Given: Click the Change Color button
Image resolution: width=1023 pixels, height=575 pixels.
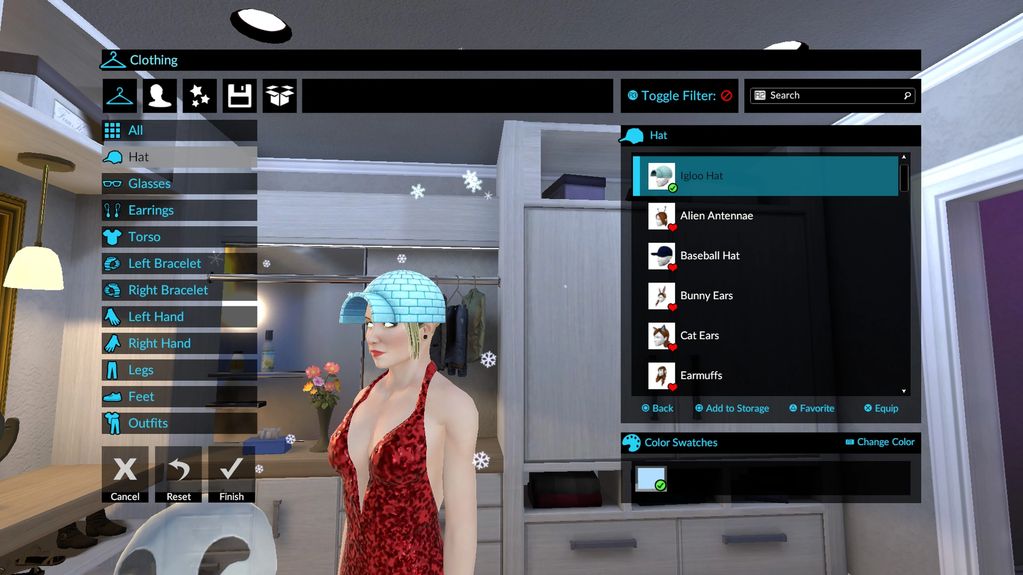Looking at the screenshot, I should pyautogui.click(x=880, y=442).
